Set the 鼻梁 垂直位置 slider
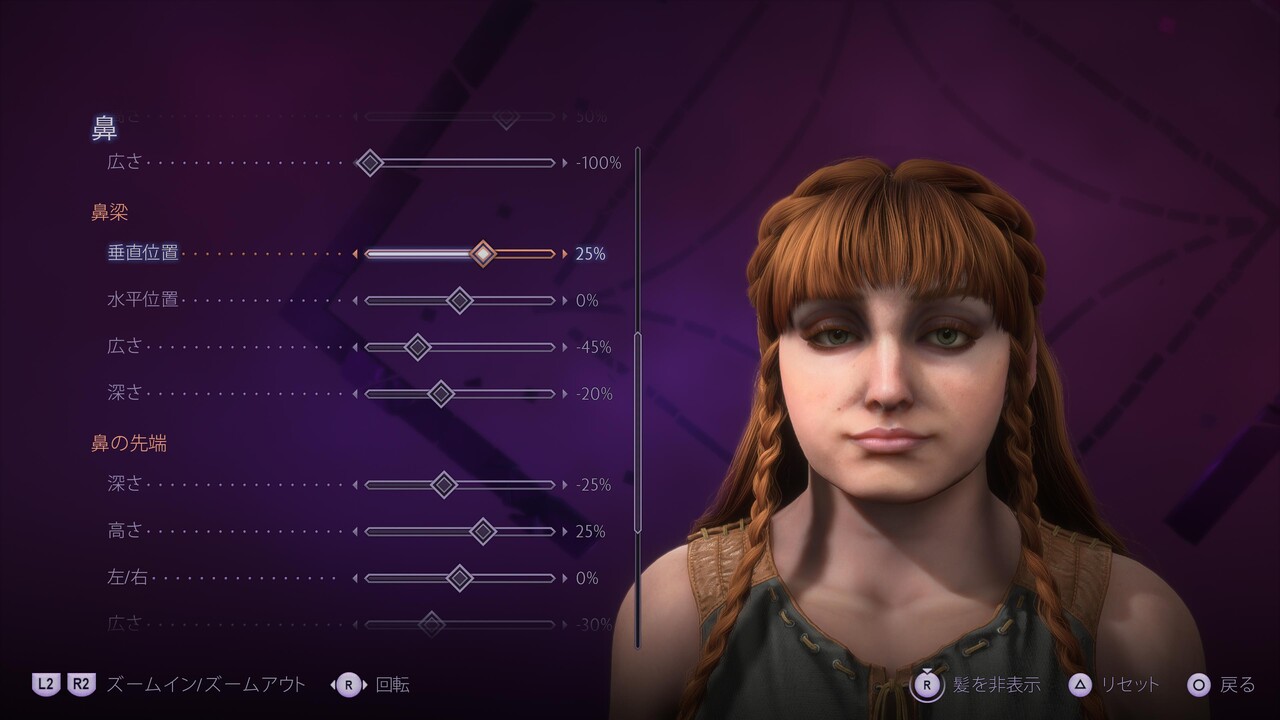Viewport: 1280px width, 720px height. pos(460,254)
